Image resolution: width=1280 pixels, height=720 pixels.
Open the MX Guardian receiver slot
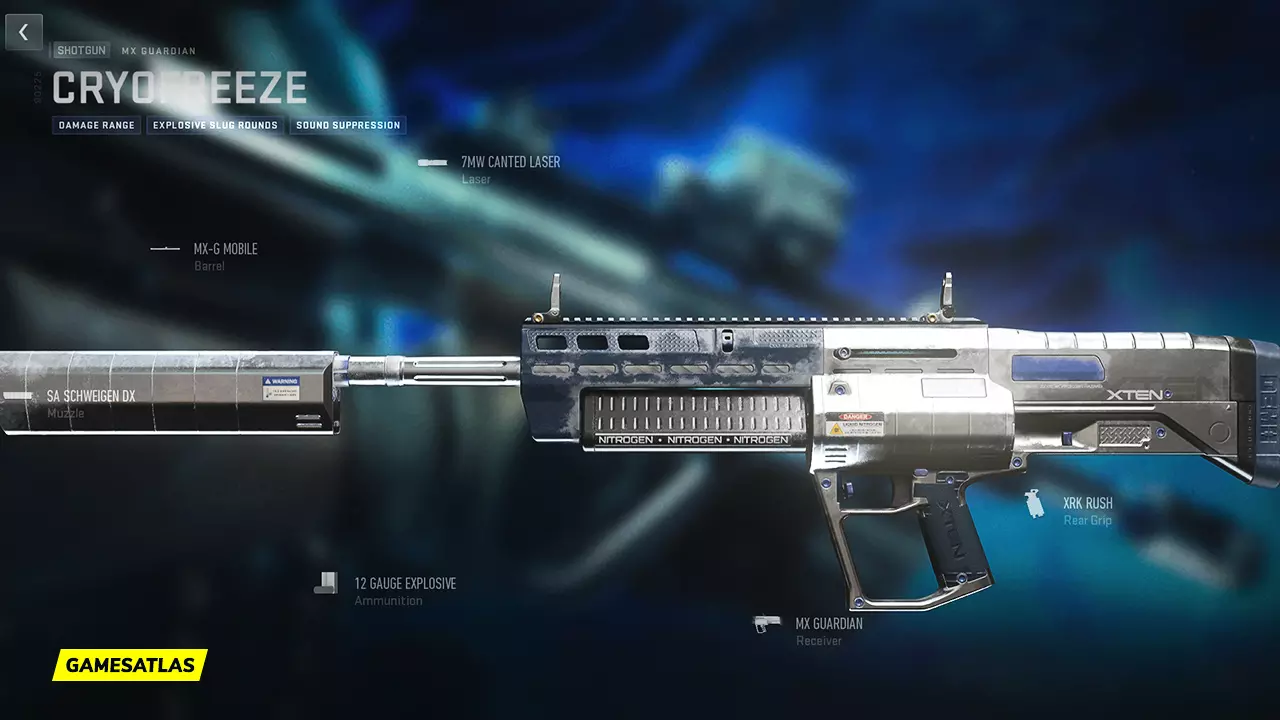tap(828, 624)
